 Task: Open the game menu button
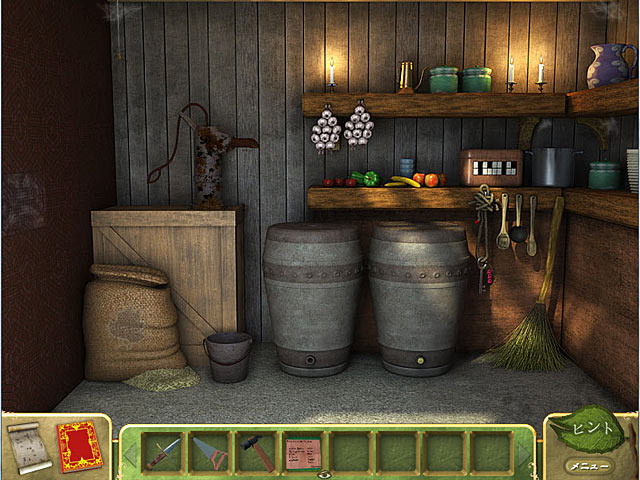[586, 465]
